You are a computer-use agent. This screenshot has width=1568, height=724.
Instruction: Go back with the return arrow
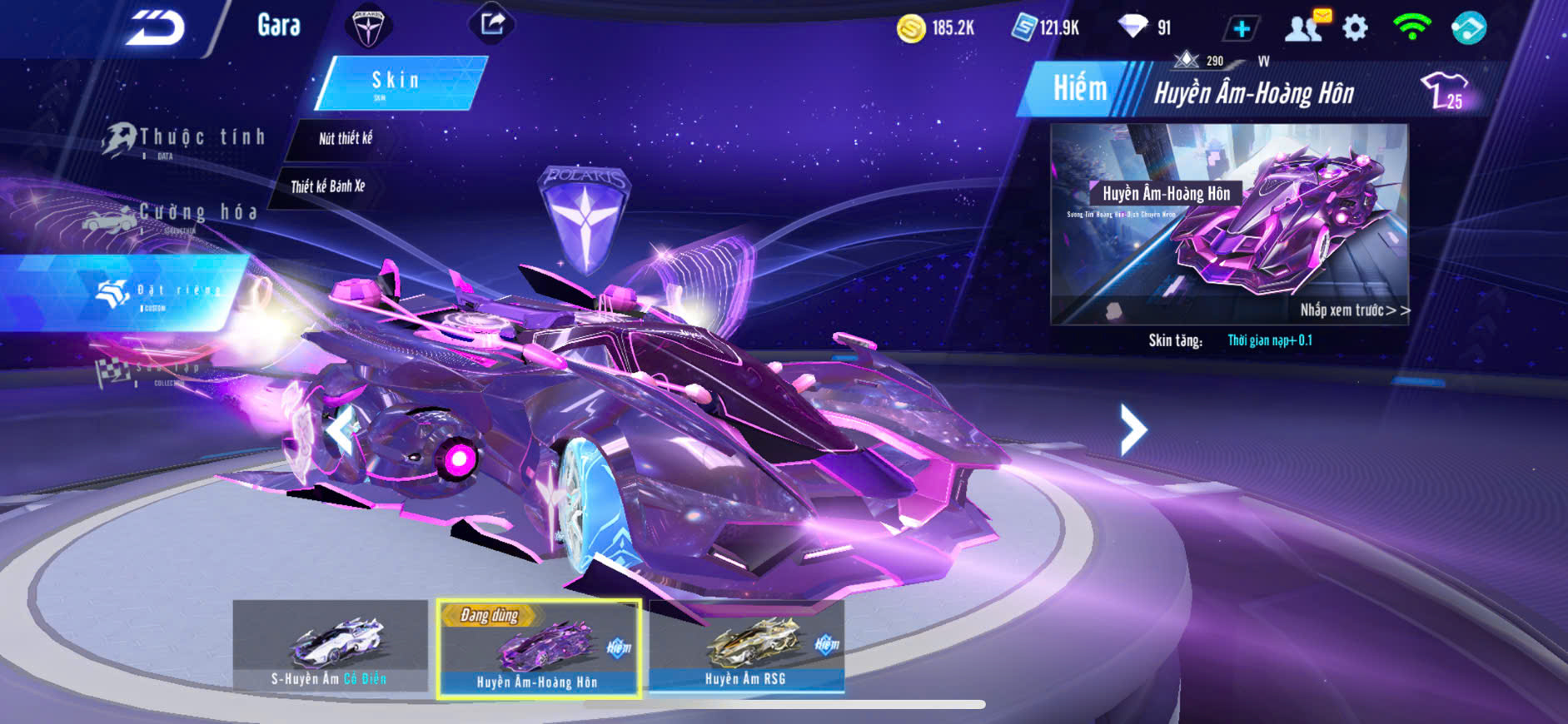[155, 28]
